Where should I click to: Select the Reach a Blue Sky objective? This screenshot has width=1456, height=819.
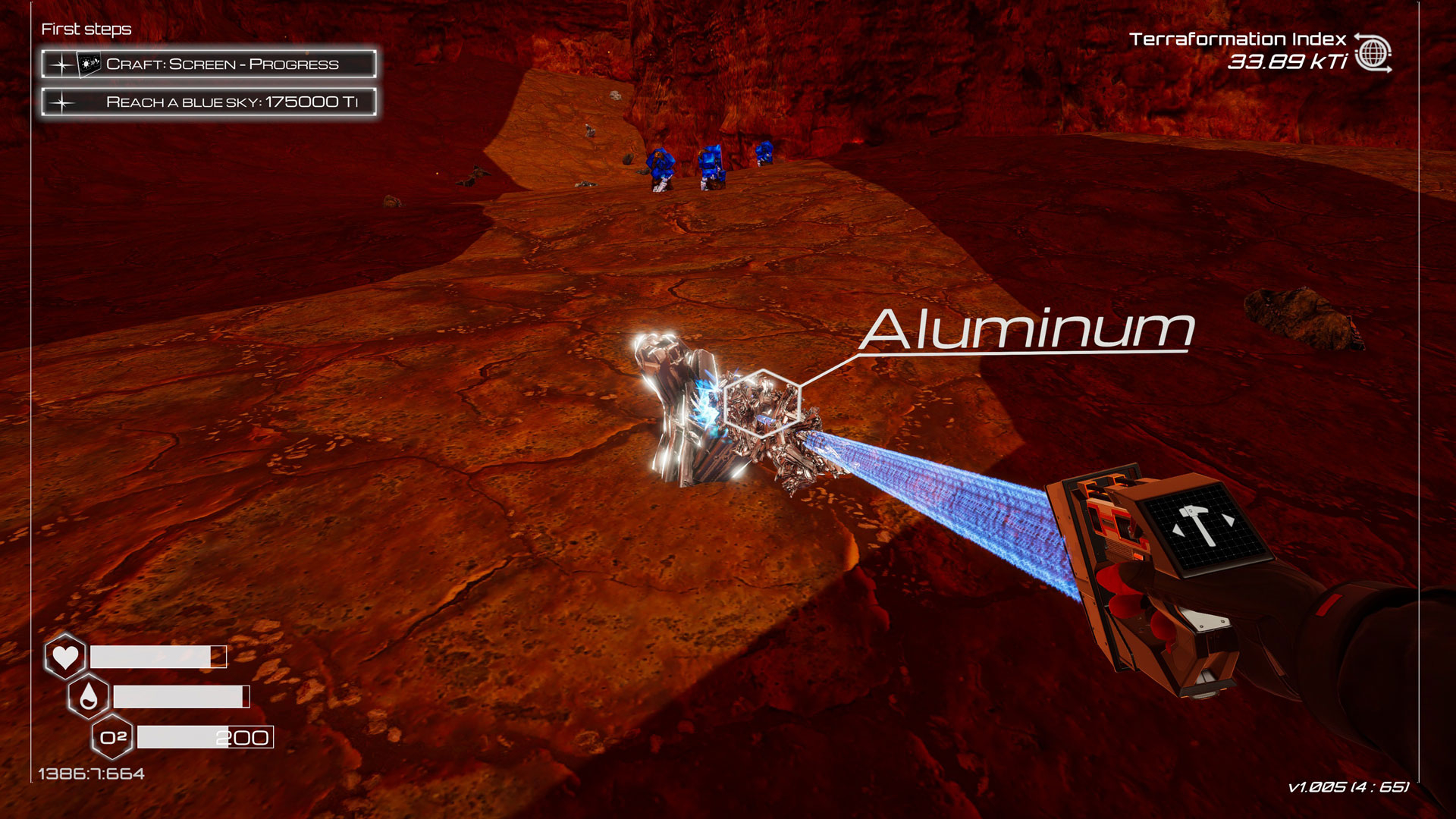pyautogui.click(x=209, y=102)
